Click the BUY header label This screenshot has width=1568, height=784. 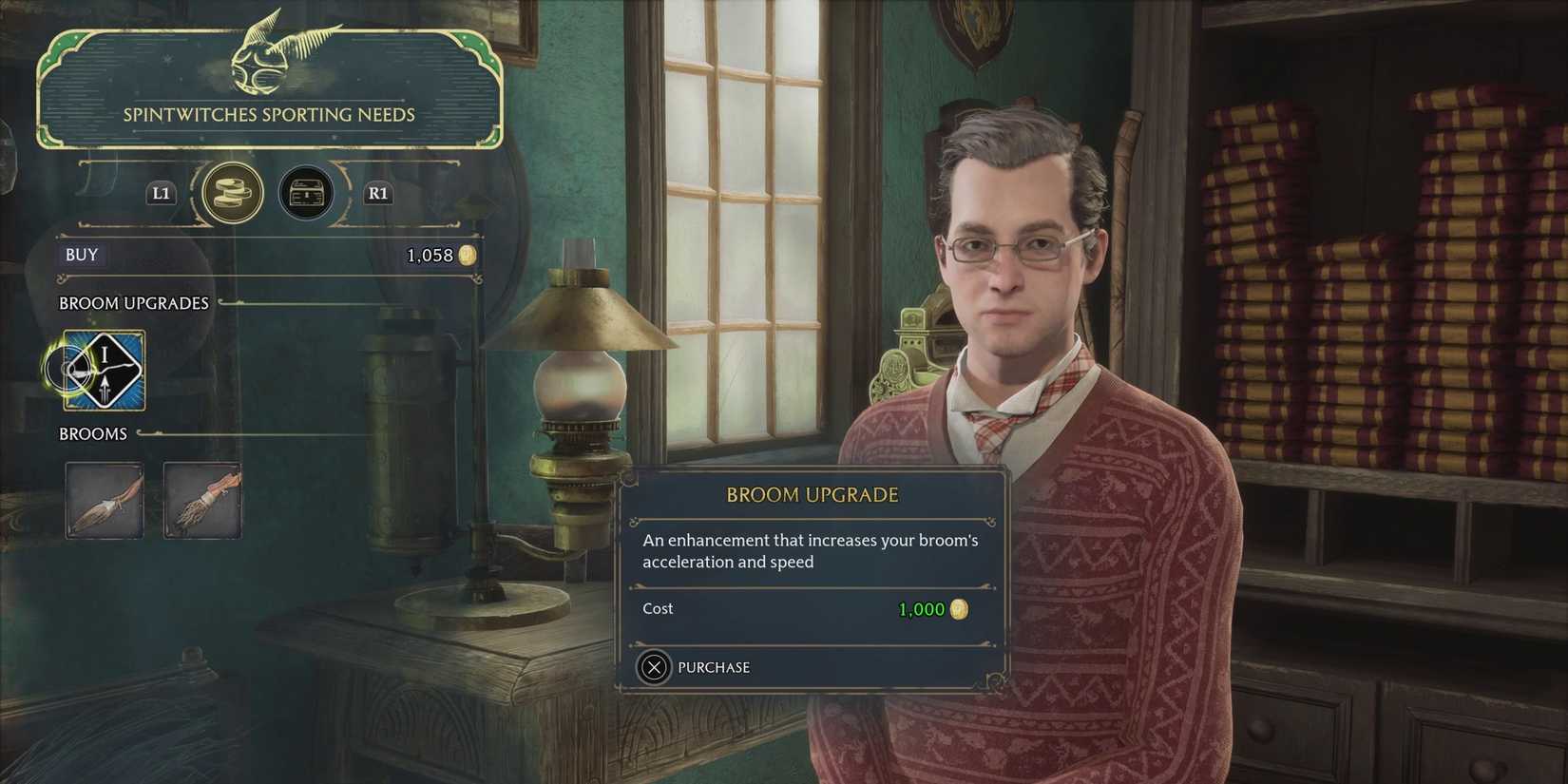(82, 254)
